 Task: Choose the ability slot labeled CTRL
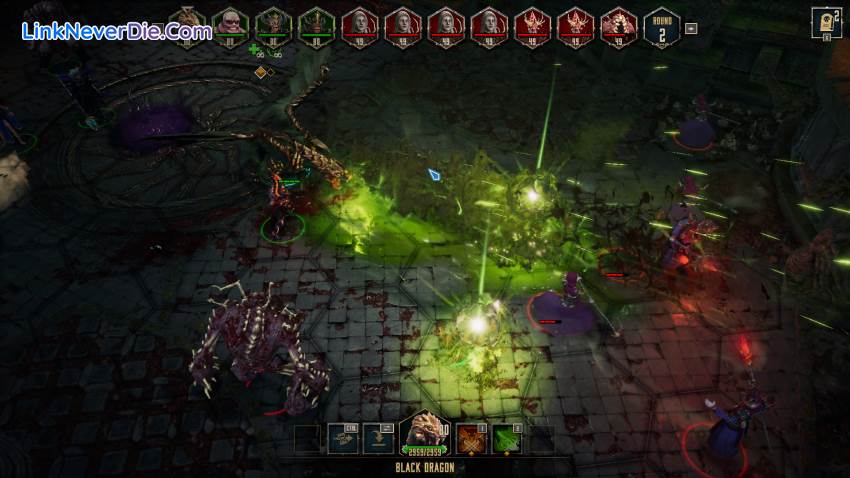(x=343, y=438)
